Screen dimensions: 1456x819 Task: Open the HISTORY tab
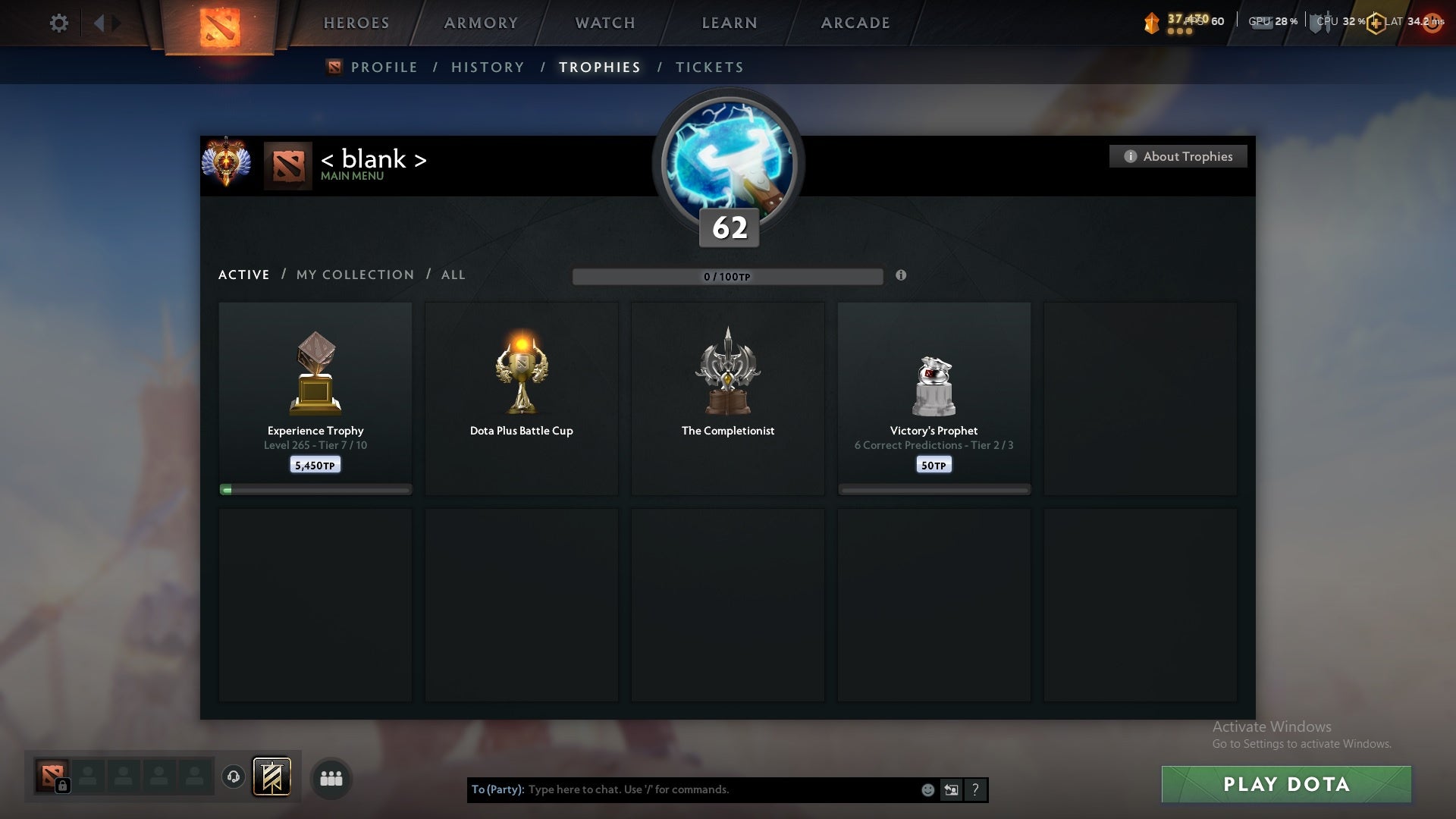(x=486, y=67)
